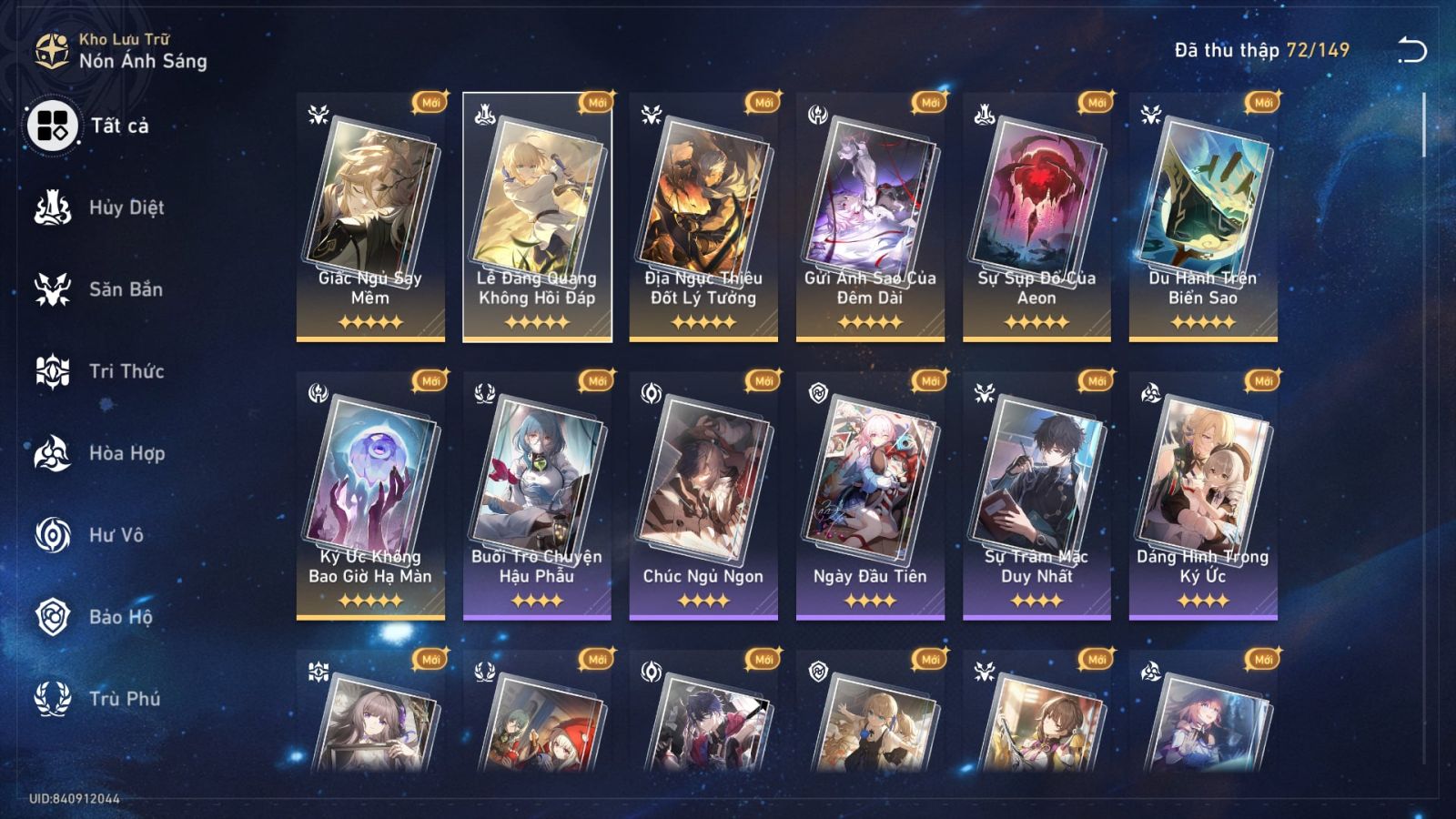Screen dimensions: 1456x819
Task: Select the Hủy Diệt path filter icon
Action: tap(52, 207)
